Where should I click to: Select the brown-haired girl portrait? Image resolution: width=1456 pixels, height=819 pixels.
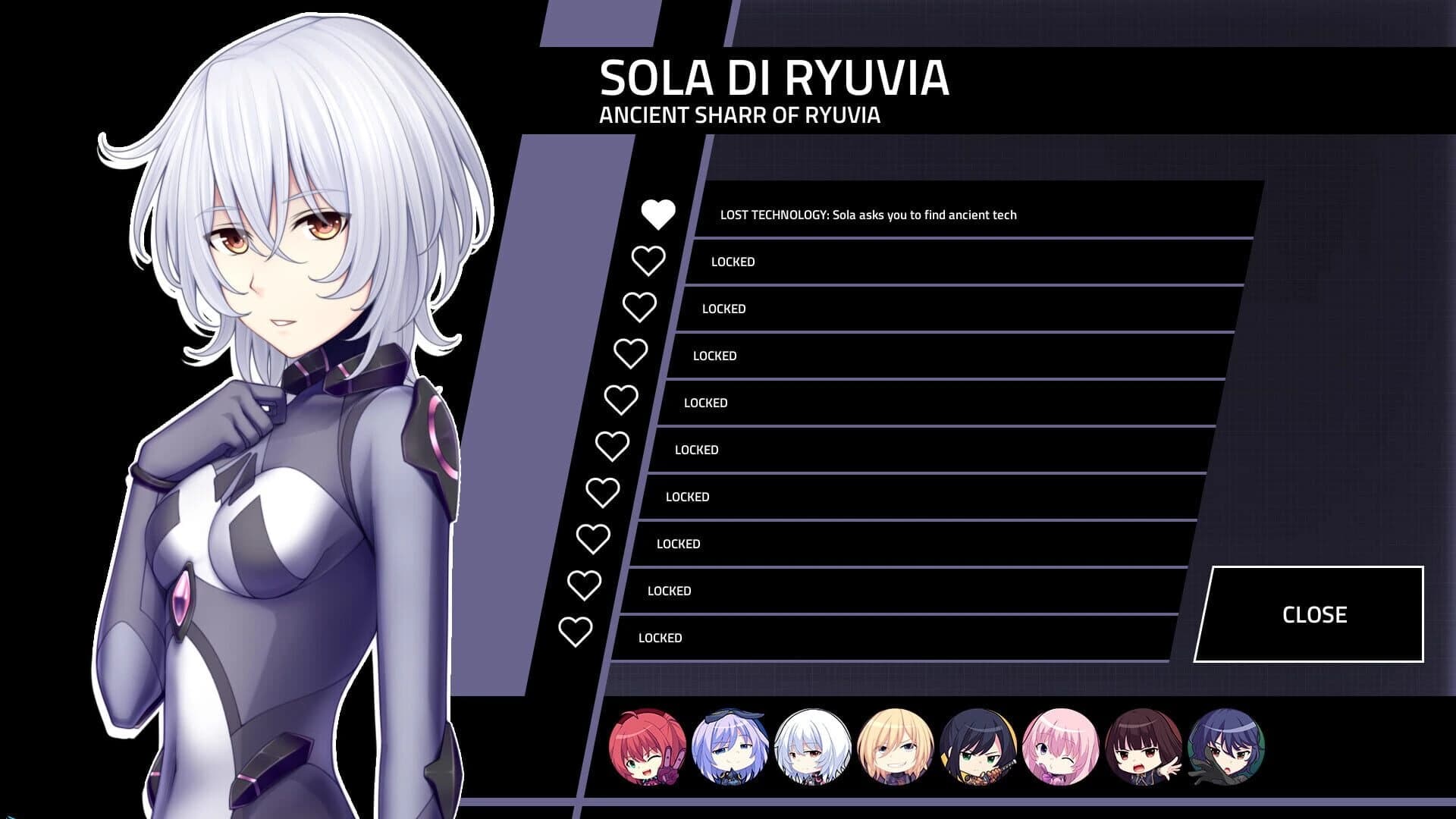click(1143, 746)
